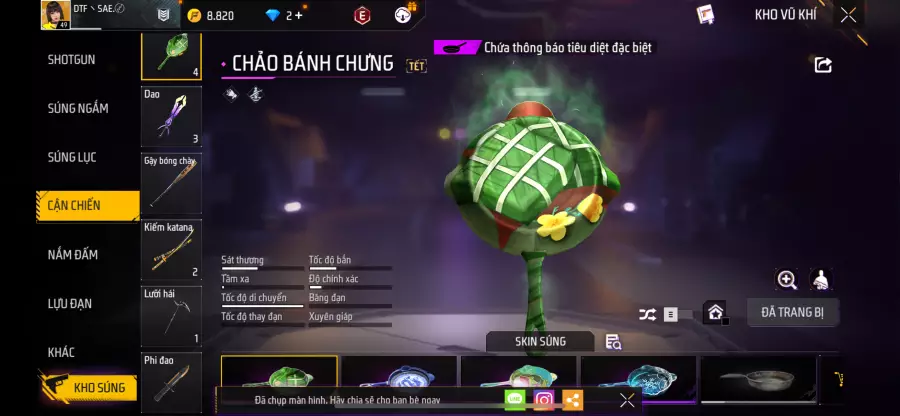Select the Lưỡi hái scythe
Image resolution: width=900 pixels, height=416 pixels.
[x=171, y=315]
